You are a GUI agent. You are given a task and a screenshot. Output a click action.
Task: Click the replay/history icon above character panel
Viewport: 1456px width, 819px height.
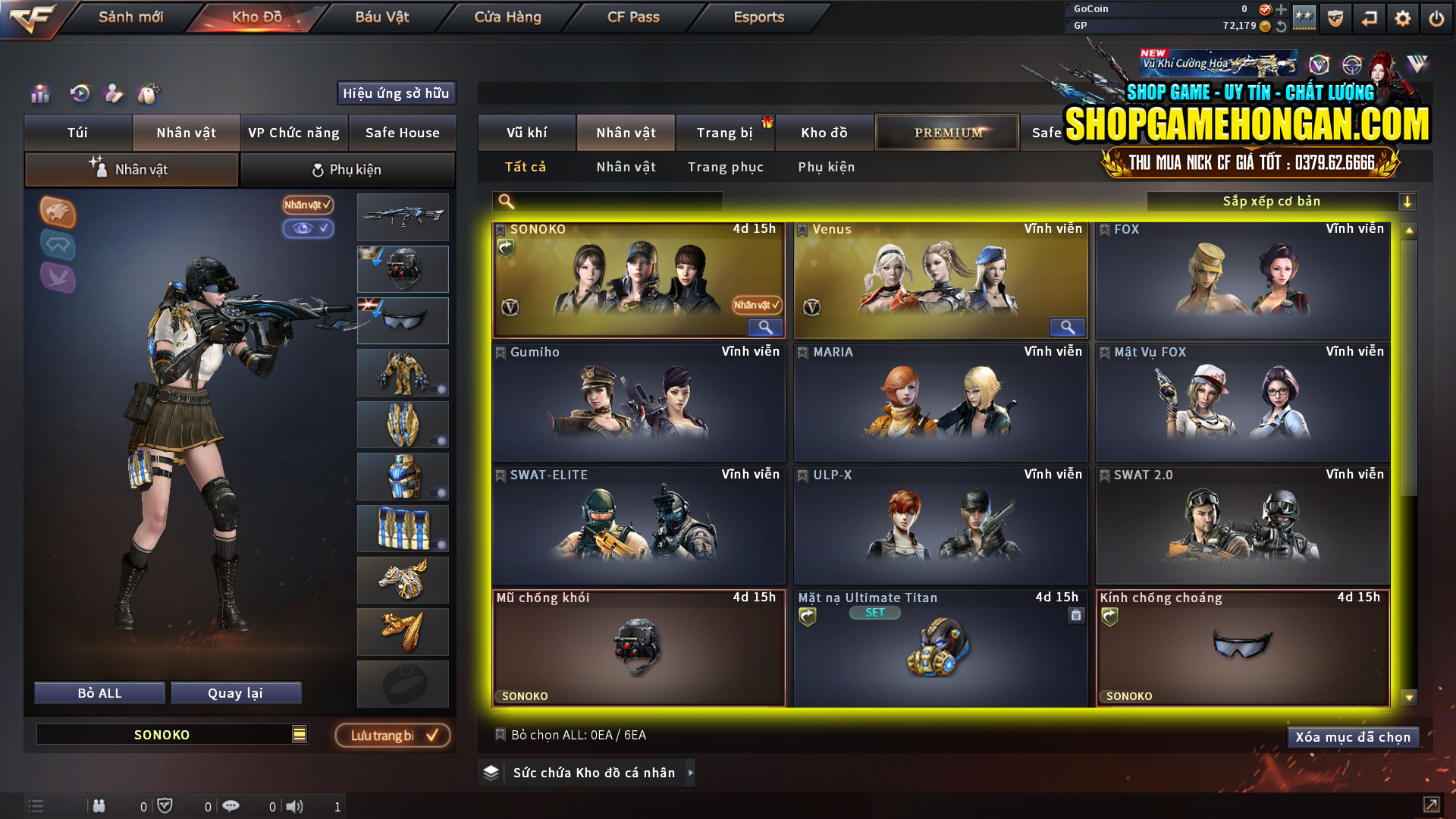pos(80,94)
